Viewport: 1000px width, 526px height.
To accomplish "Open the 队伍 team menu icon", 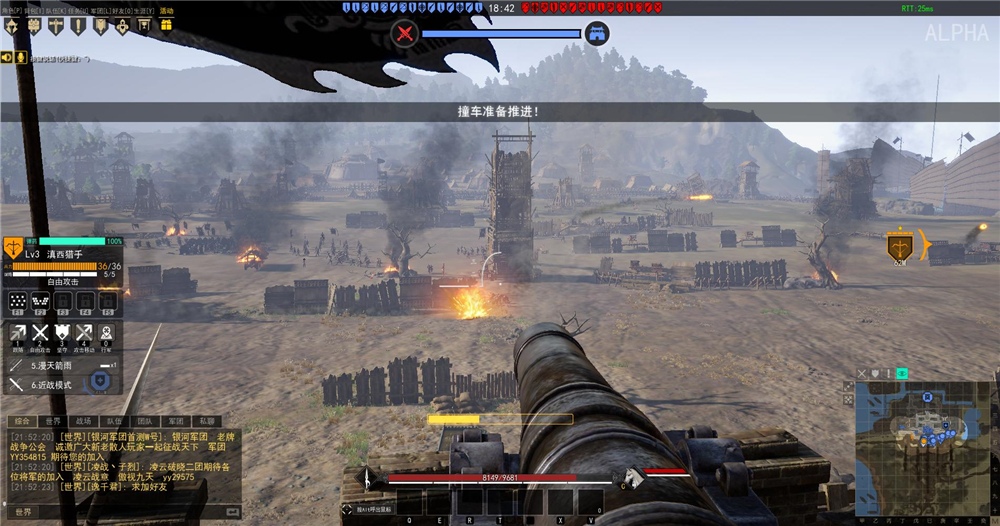I will tap(57, 26).
